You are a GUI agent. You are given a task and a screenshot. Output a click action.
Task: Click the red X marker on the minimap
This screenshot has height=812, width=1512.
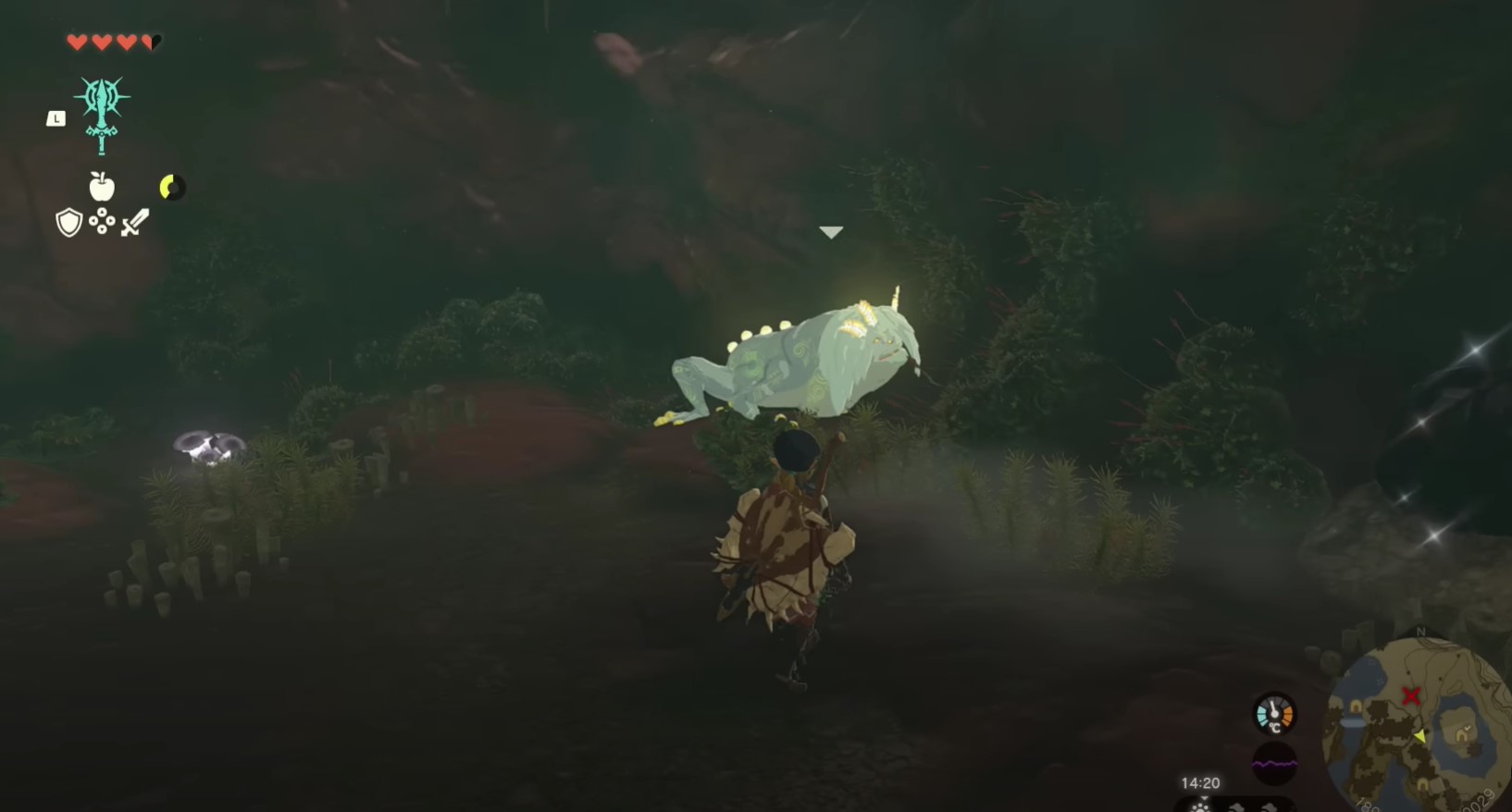click(1412, 696)
